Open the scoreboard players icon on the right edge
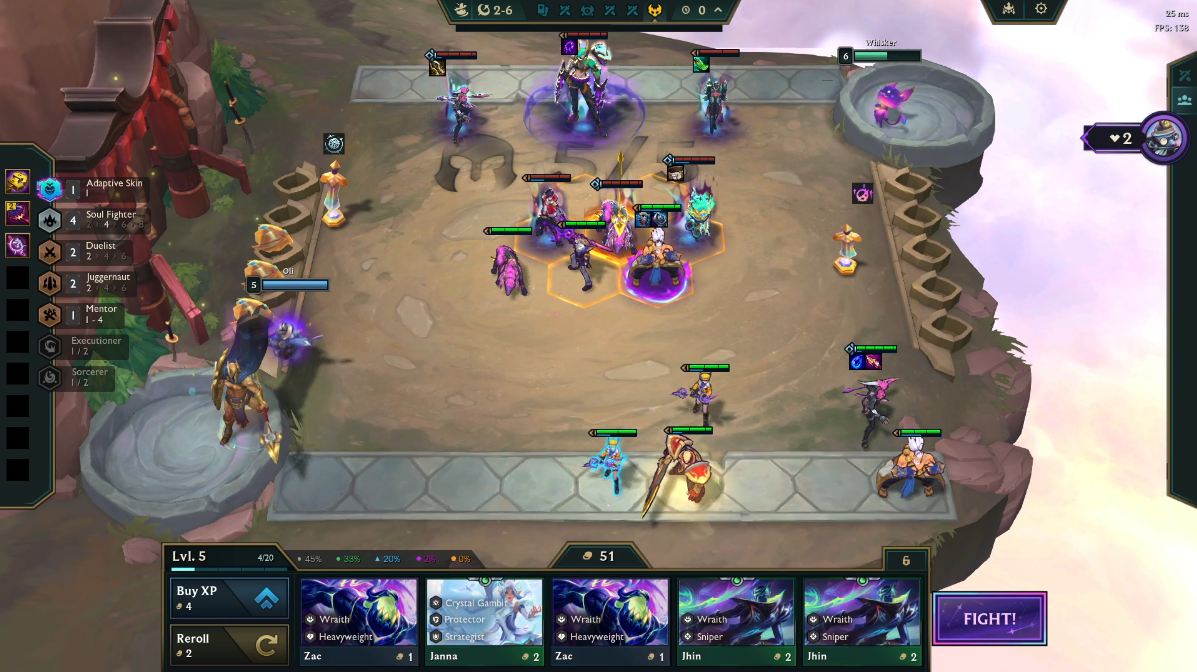The width and height of the screenshot is (1197, 672). point(1185,100)
